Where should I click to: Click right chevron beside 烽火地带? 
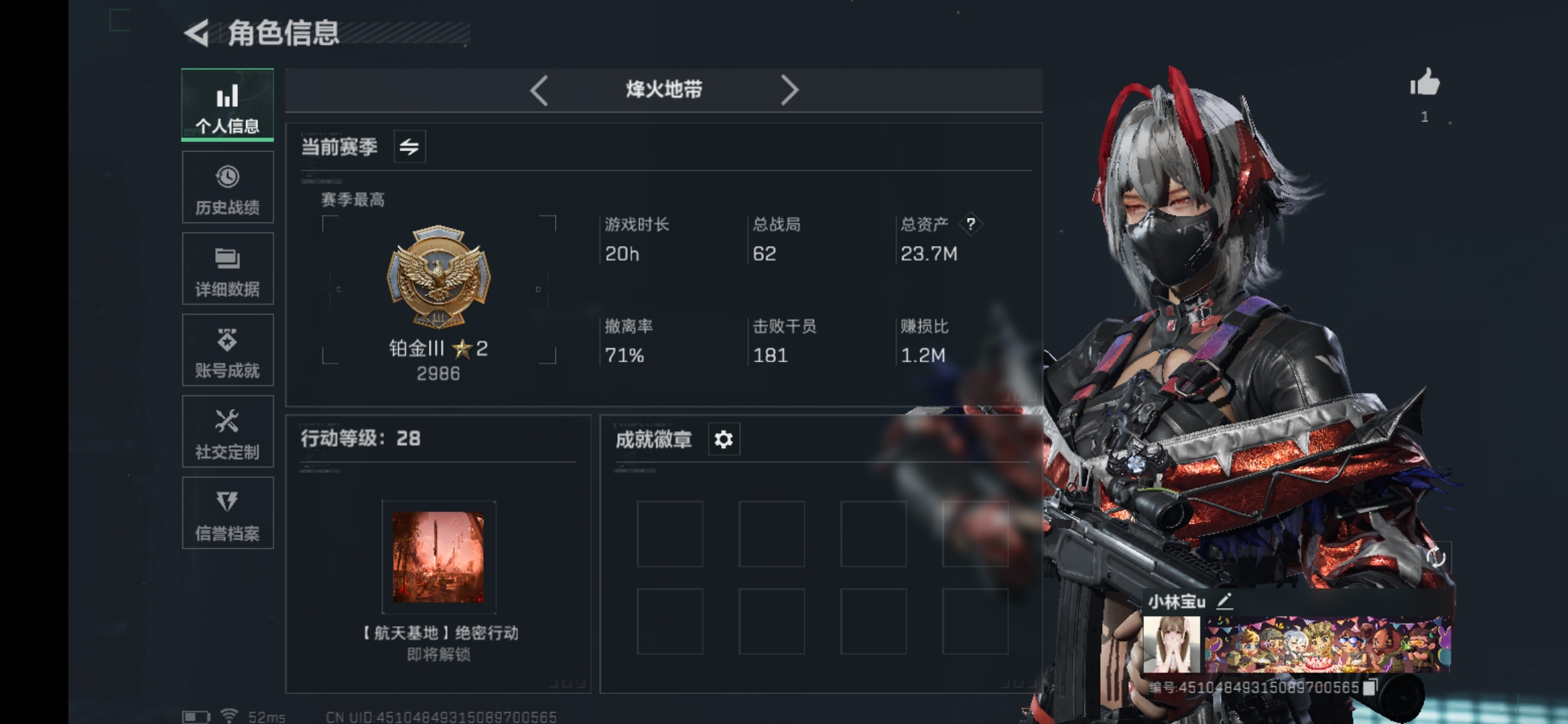[x=789, y=89]
